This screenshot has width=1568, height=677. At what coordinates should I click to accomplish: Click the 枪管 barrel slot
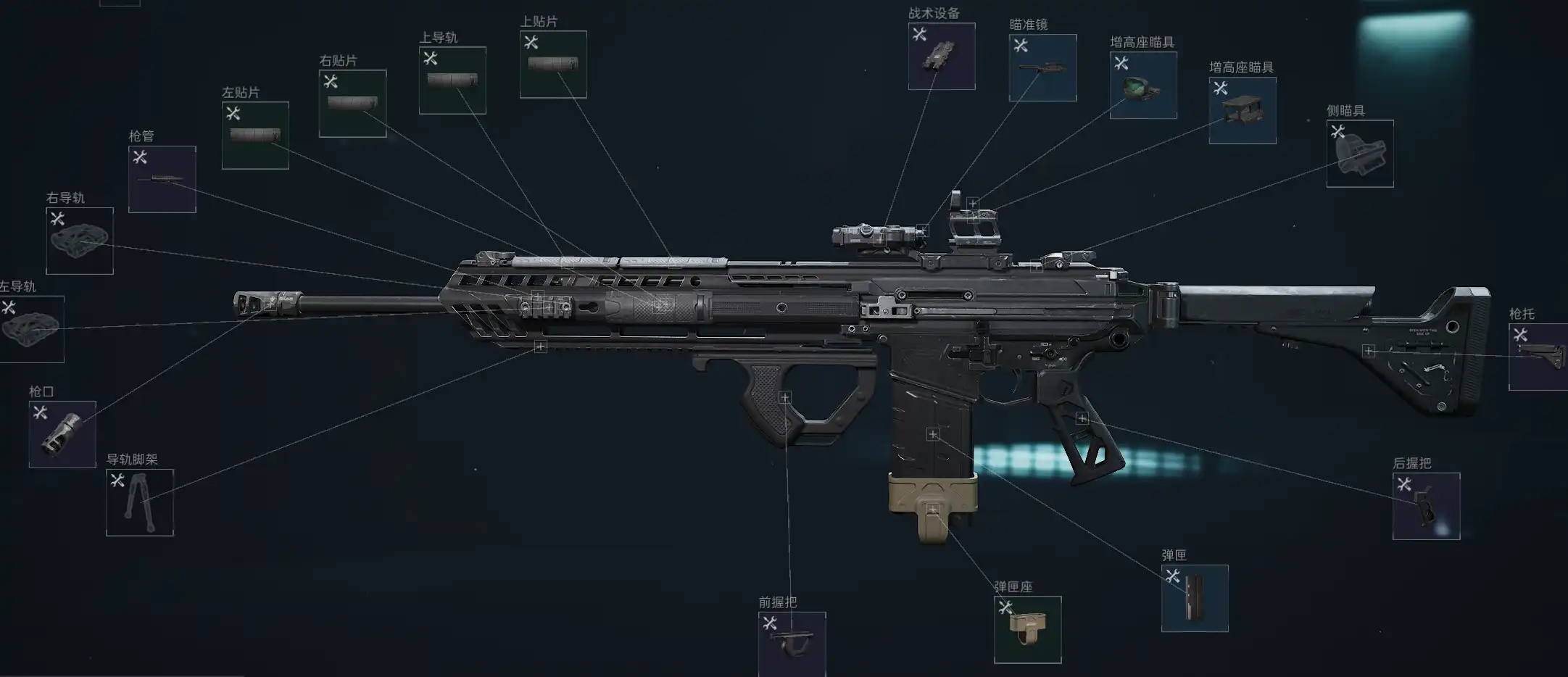coord(162,180)
